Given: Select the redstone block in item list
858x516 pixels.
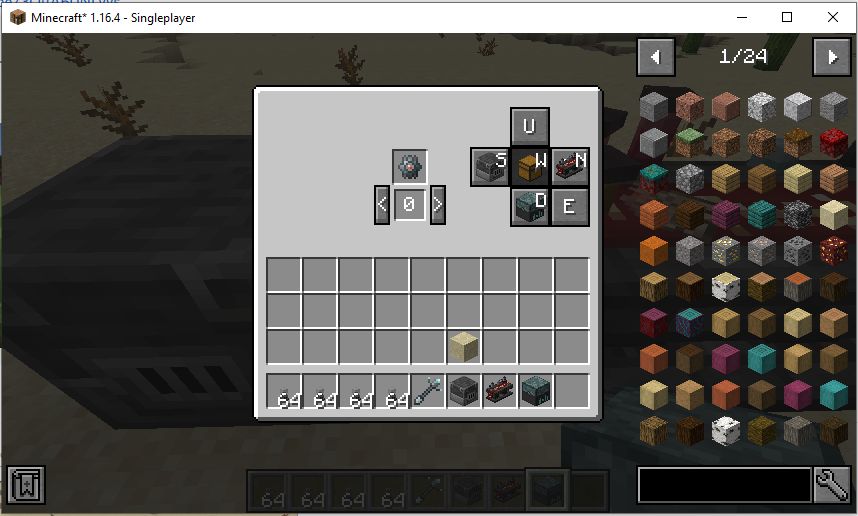Looking at the screenshot, I should [x=832, y=142].
